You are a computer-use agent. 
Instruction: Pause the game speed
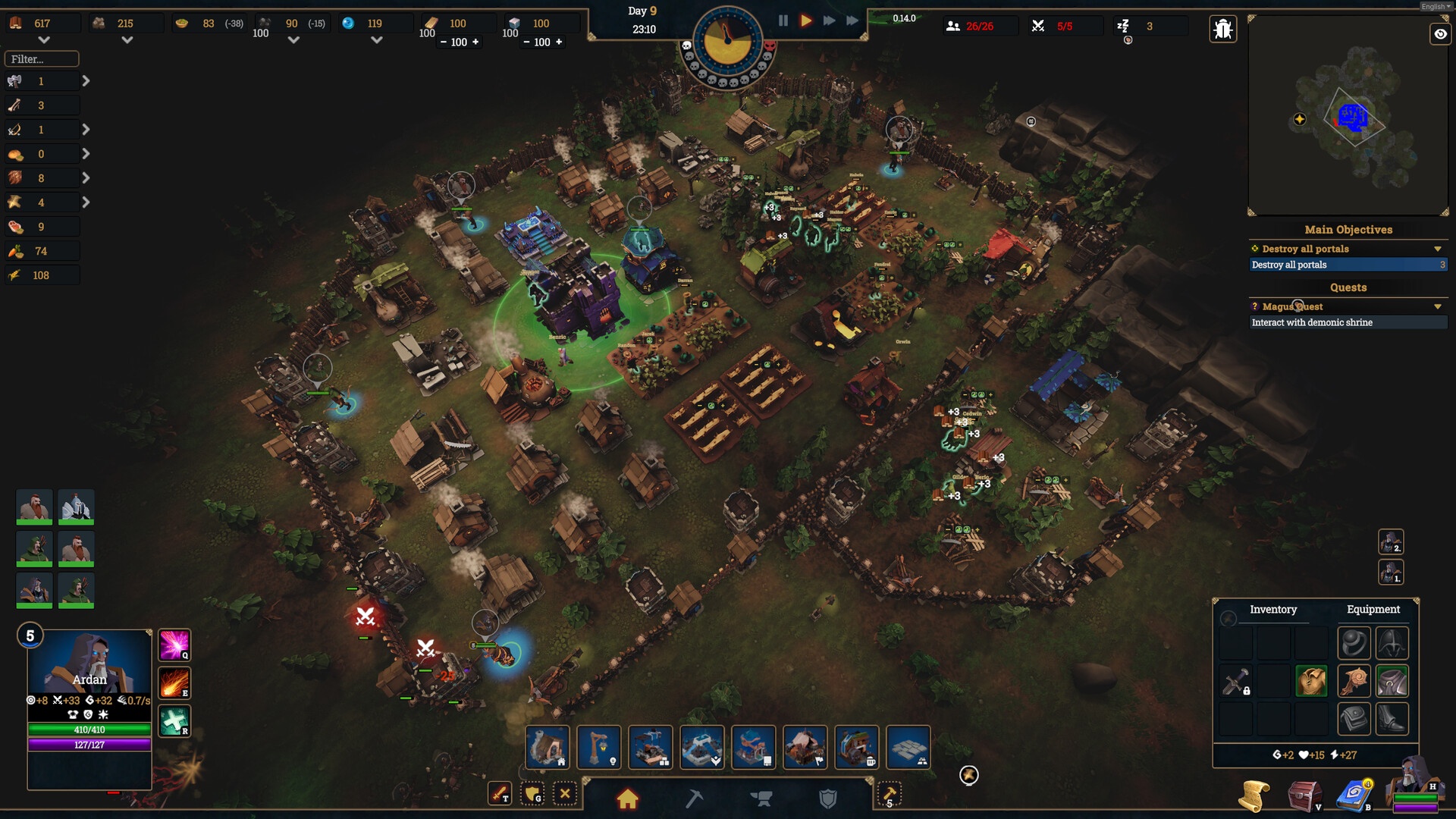point(783,21)
